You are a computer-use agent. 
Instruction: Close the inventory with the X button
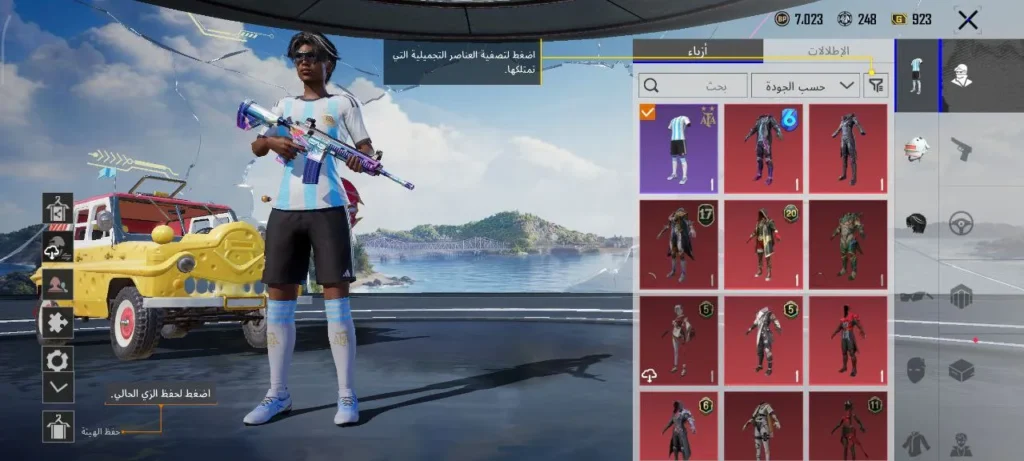(967, 19)
